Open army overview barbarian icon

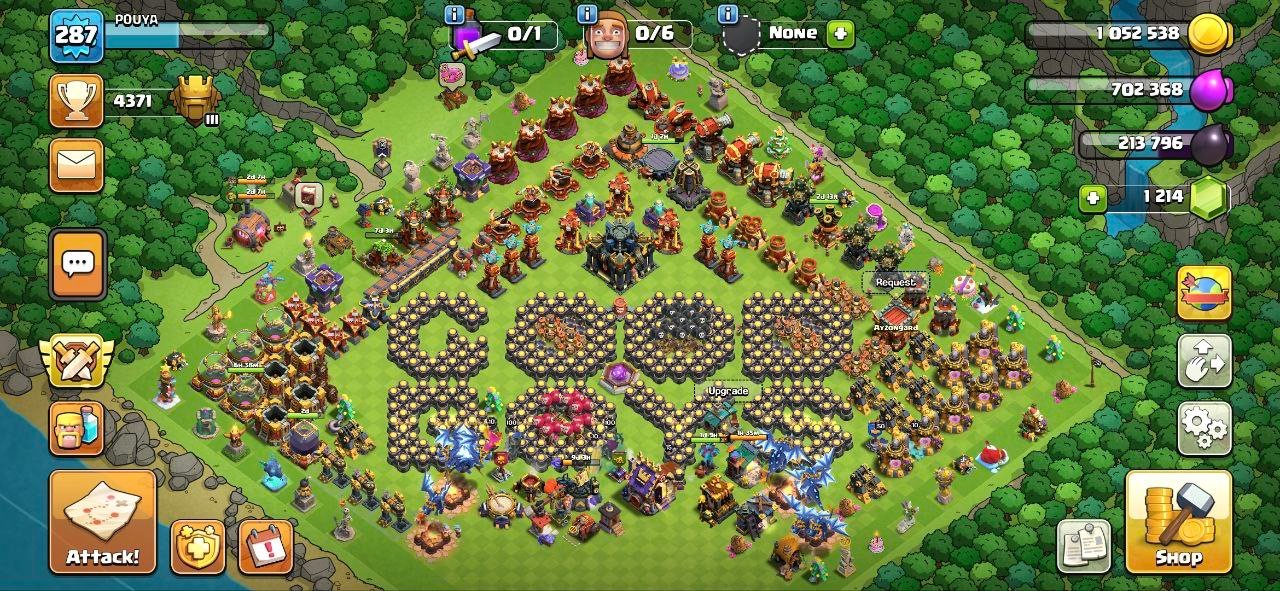[x=76, y=428]
